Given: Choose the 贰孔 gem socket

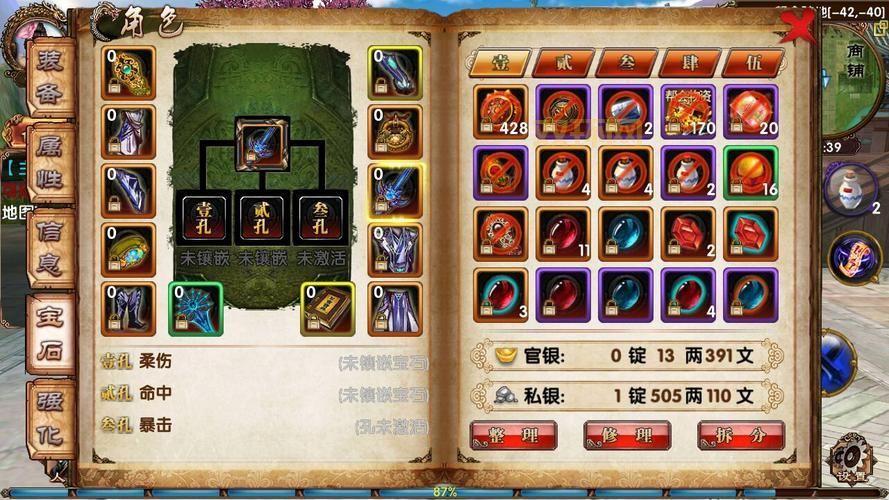Looking at the screenshot, I should coord(264,217).
